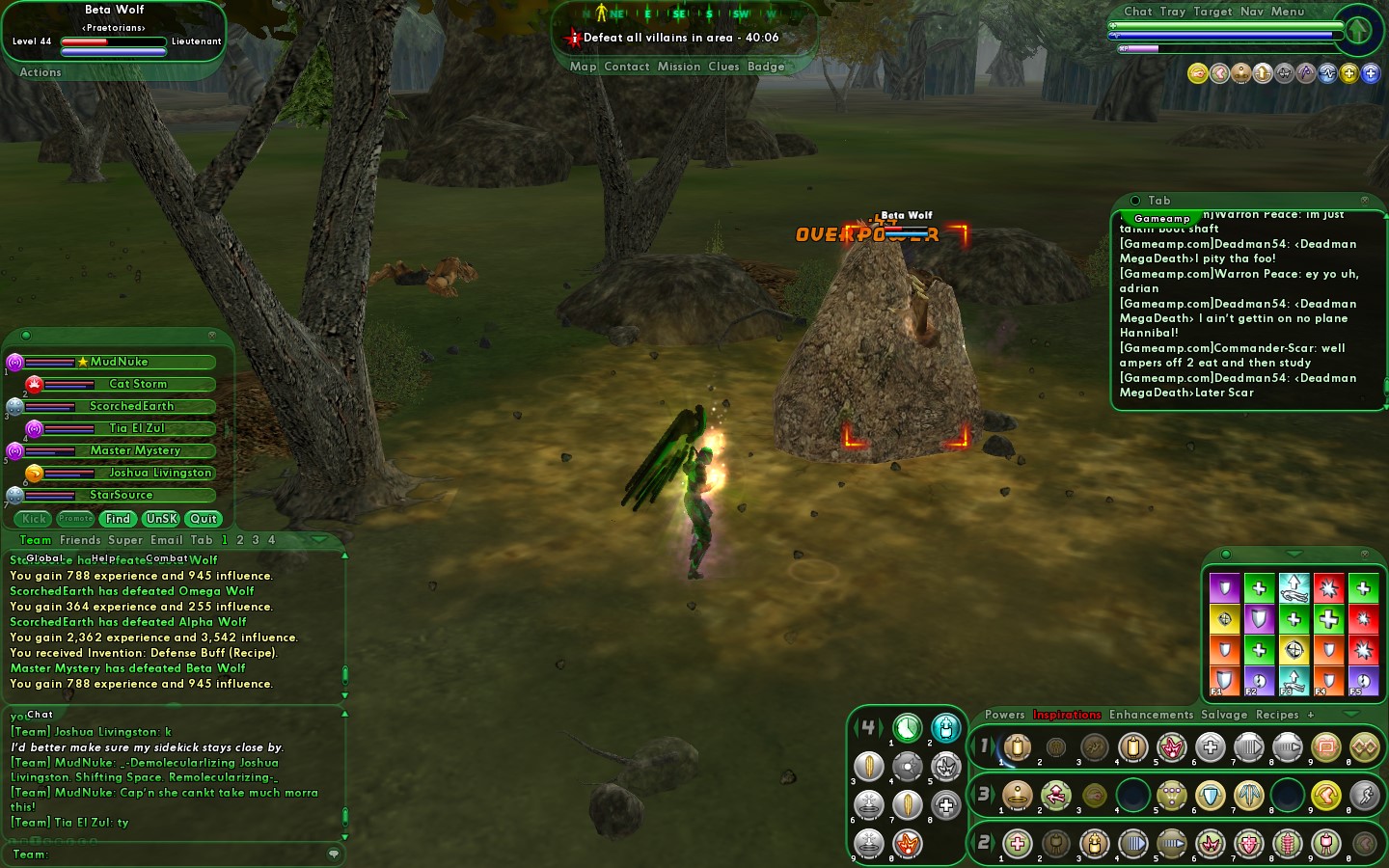Open the main Menu

1287,12
